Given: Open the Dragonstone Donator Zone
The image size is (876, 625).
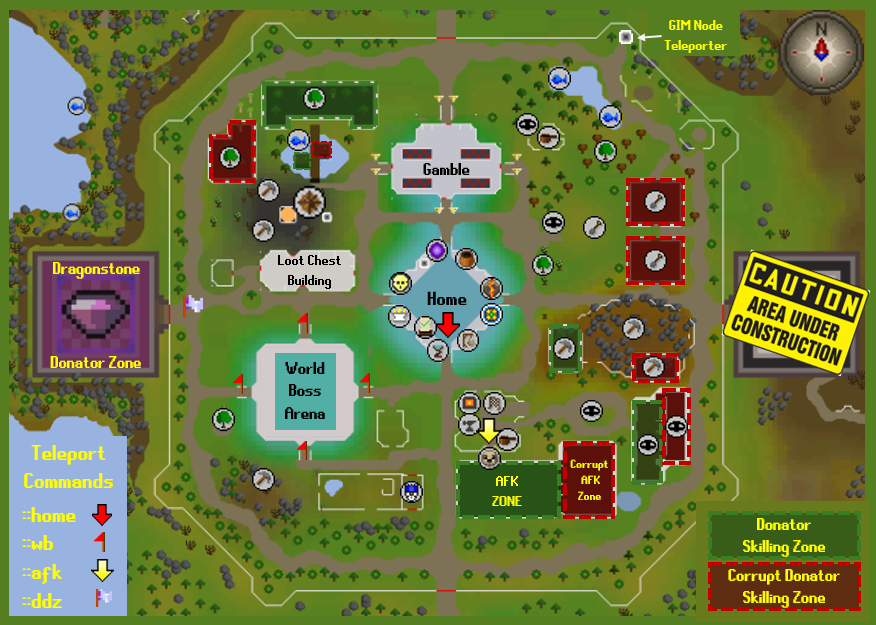Looking at the screenshot, I should tap(96, 315).
